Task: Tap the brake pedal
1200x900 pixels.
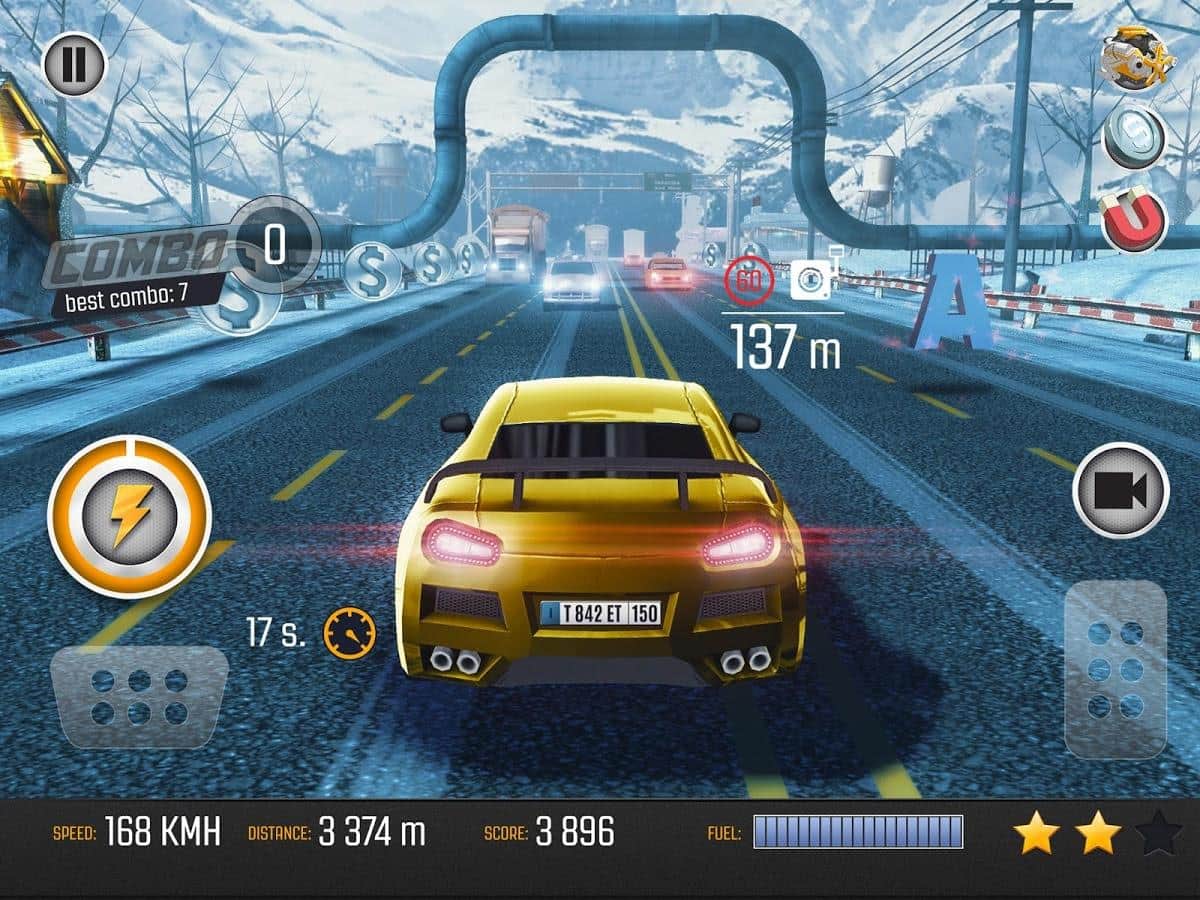Action: [x=139, y=697]
